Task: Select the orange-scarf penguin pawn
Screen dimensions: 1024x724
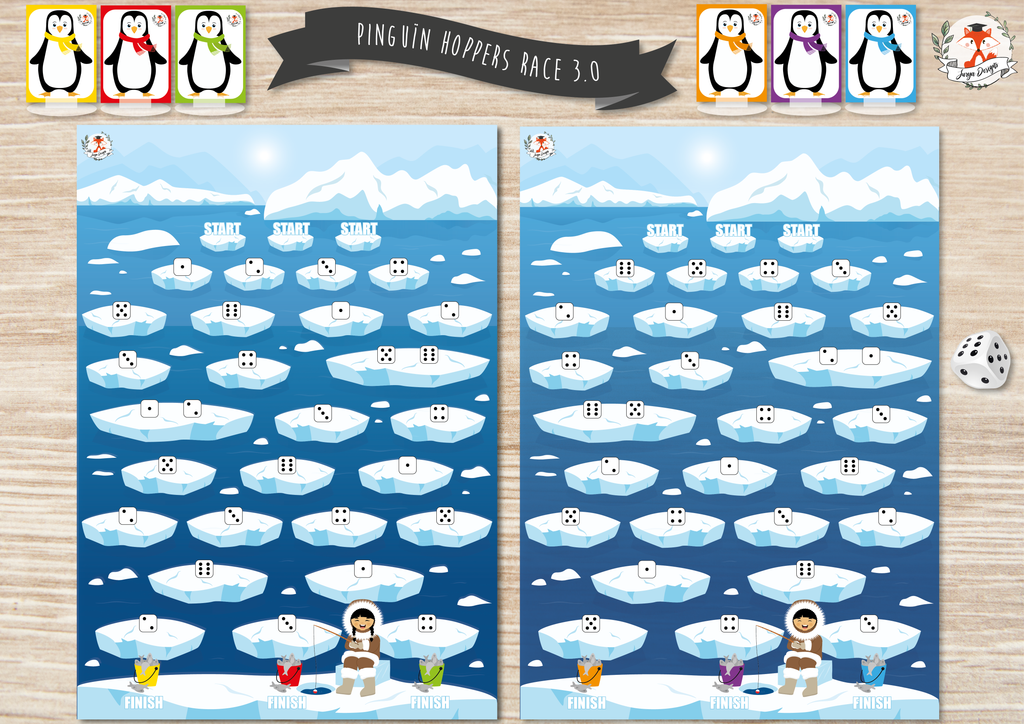Action: [x=730, y=53]
